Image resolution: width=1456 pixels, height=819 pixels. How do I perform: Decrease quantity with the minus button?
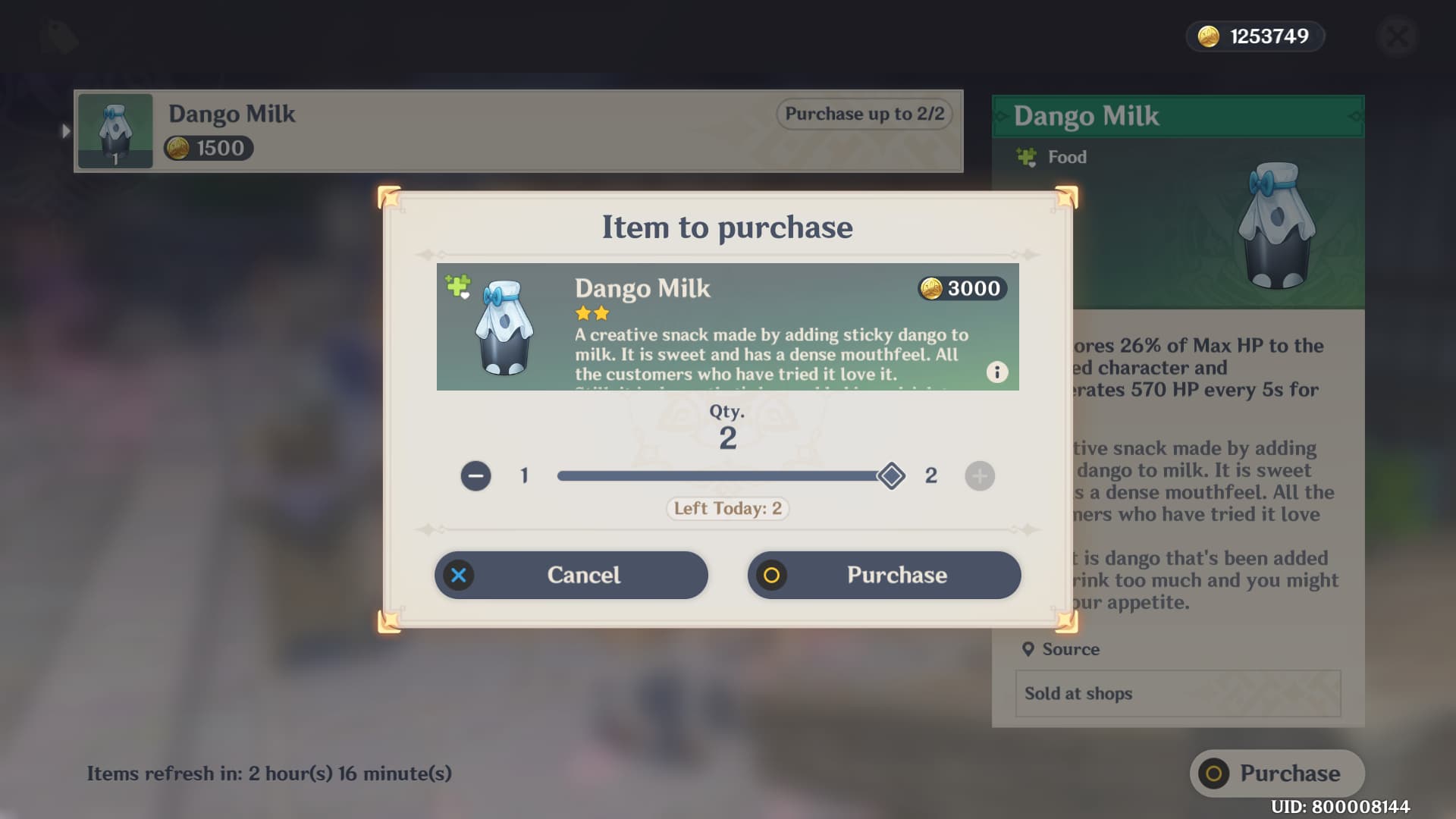point(475,476)
